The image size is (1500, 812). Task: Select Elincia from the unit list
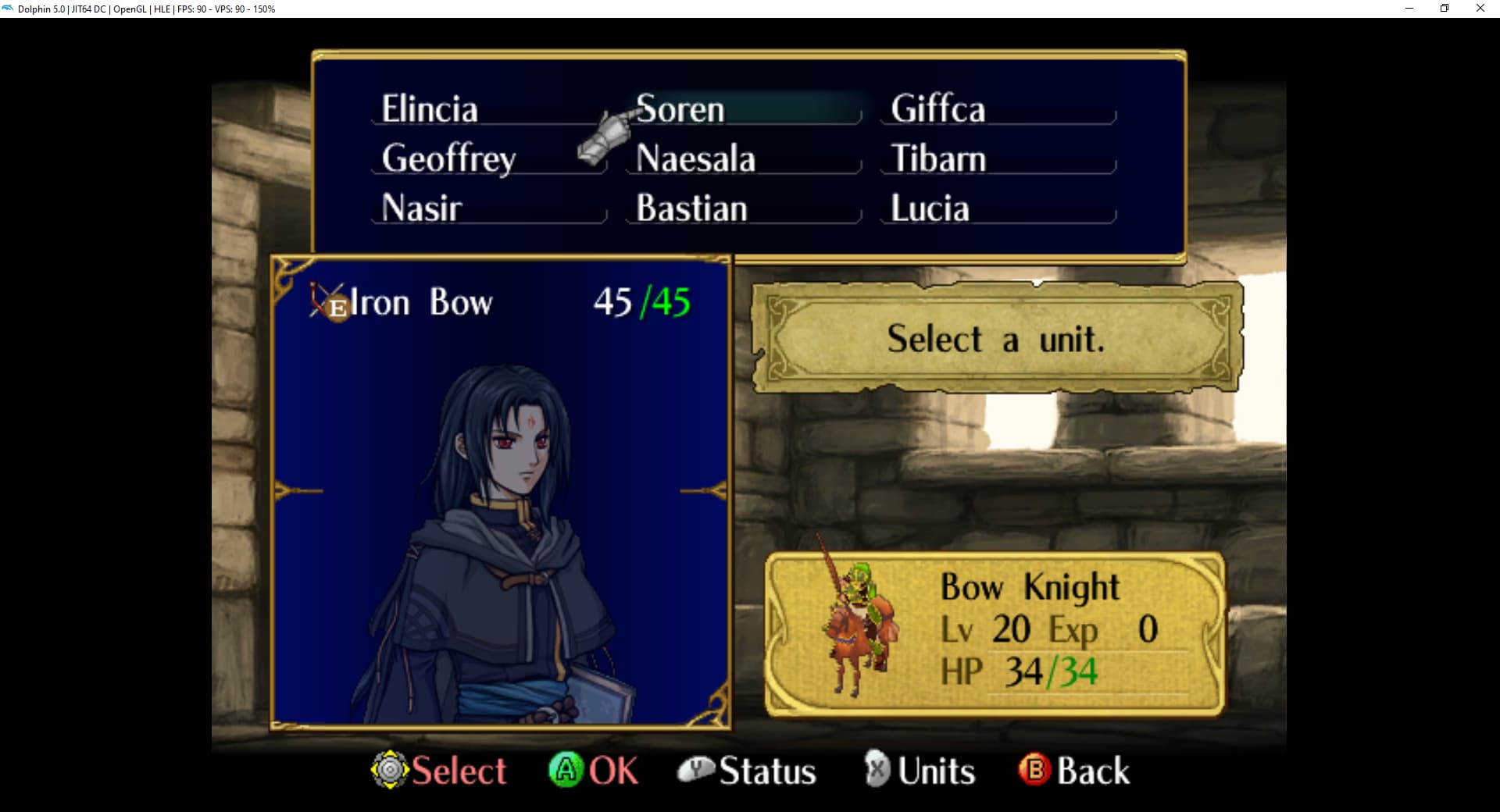pos(430,109)
